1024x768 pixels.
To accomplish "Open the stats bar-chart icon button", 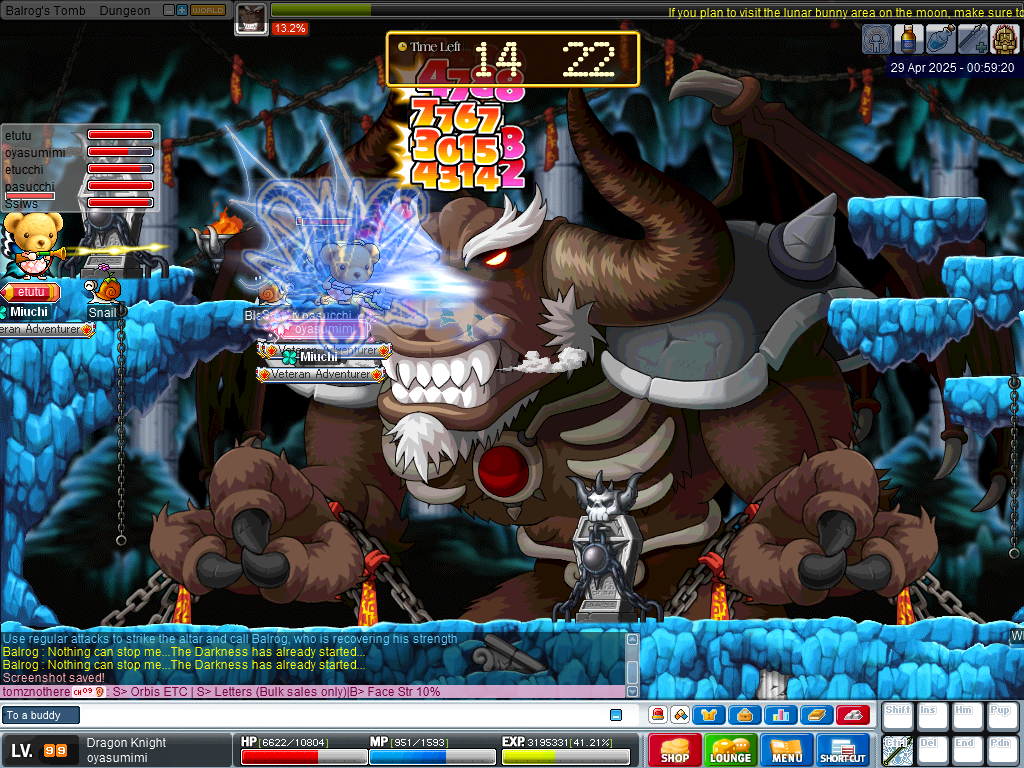I will [x=780, y=715].
